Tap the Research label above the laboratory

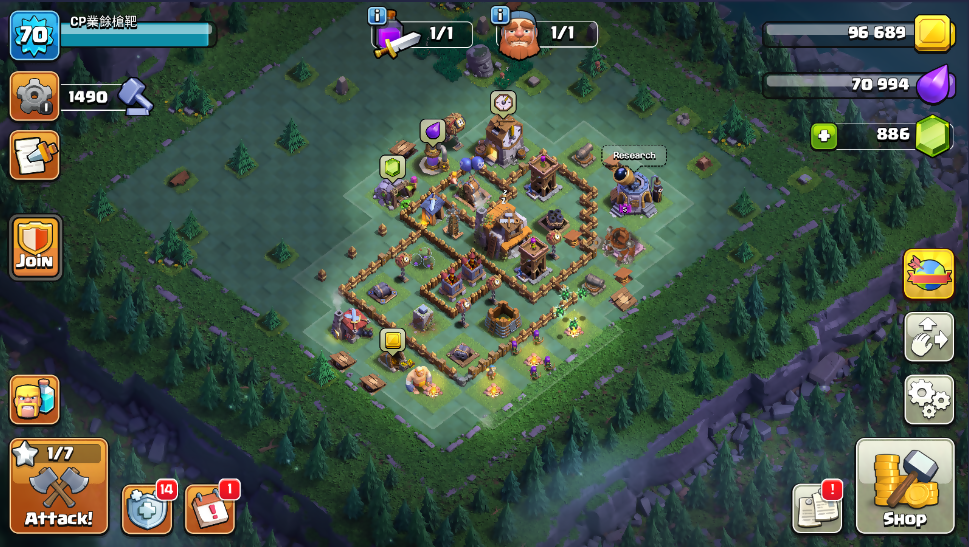(634, 155)
